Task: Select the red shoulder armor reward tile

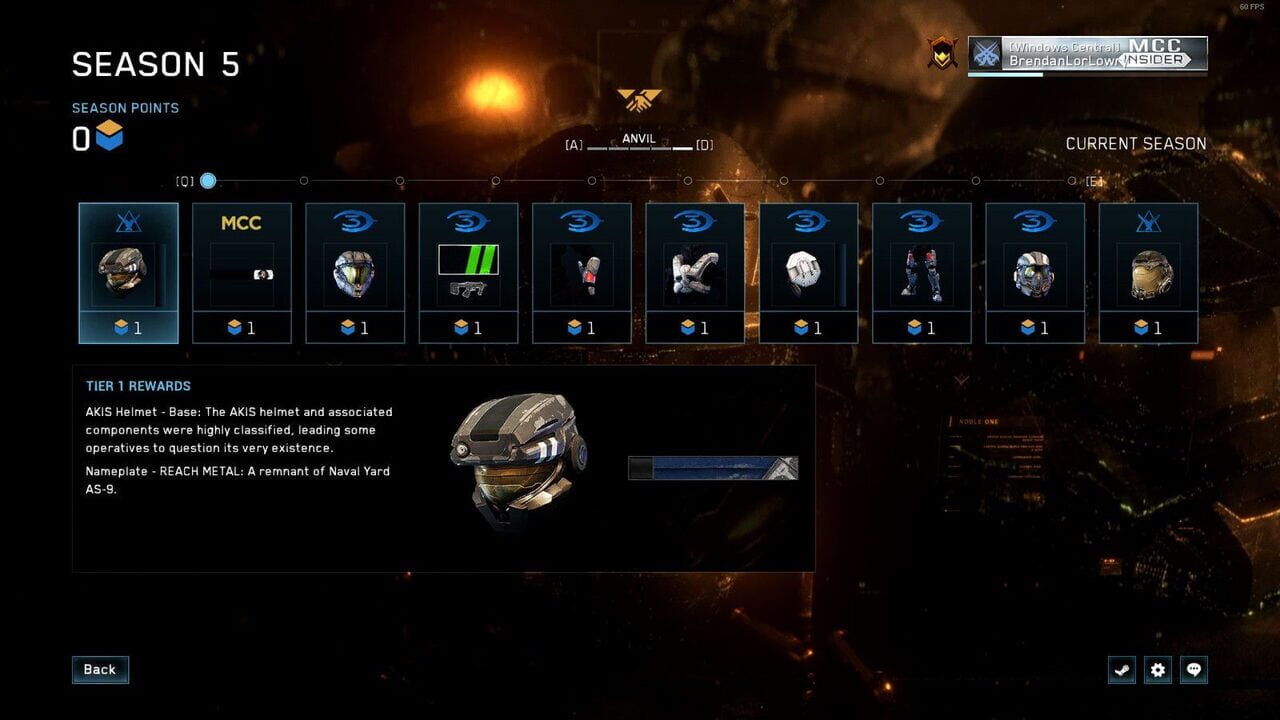Action: coord(582,270)
